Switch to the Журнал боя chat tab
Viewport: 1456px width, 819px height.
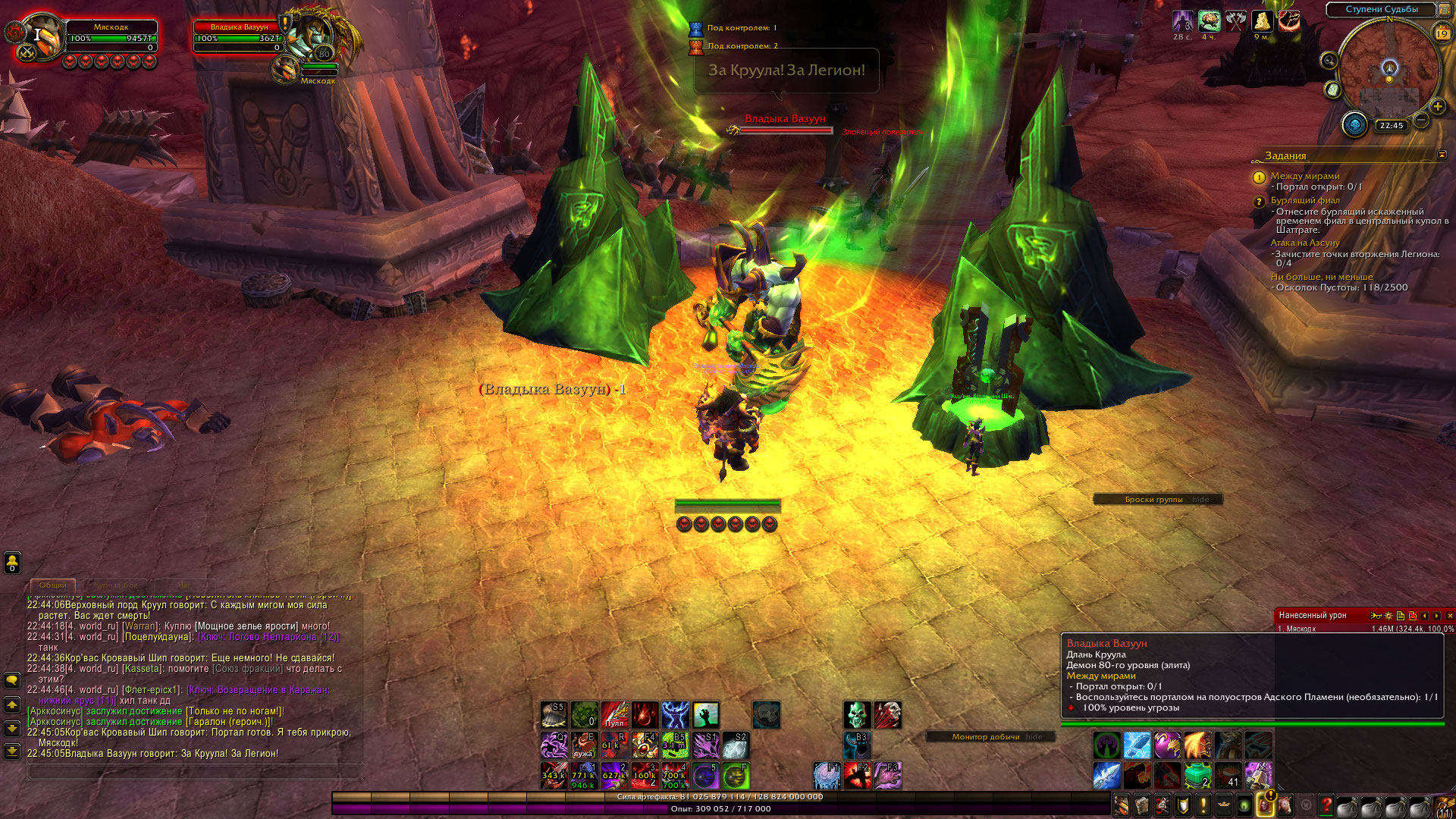tap(116, 585)
